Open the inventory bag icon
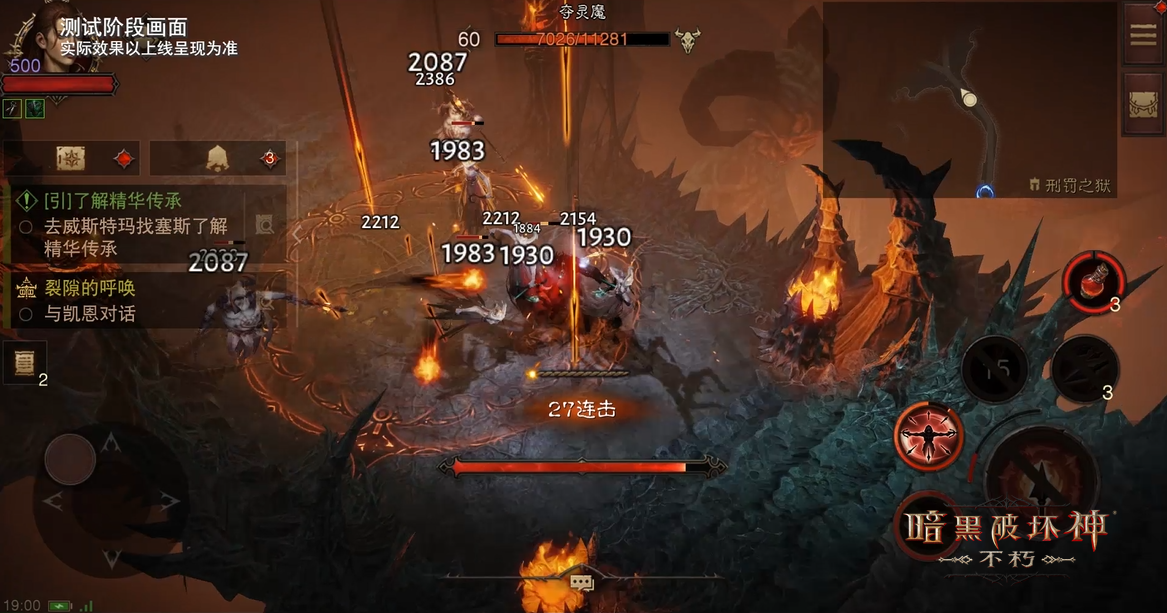 click(1142, 104)
